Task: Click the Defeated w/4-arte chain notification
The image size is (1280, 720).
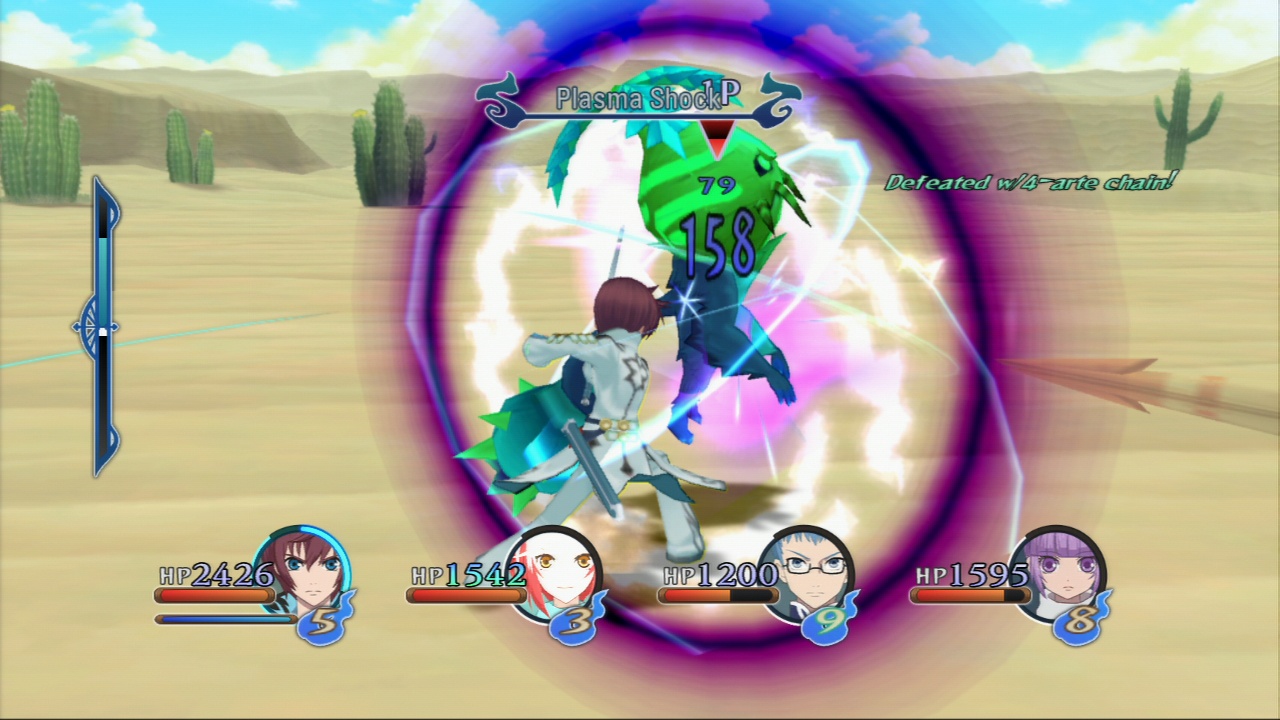Action: tap(1030, 183)
